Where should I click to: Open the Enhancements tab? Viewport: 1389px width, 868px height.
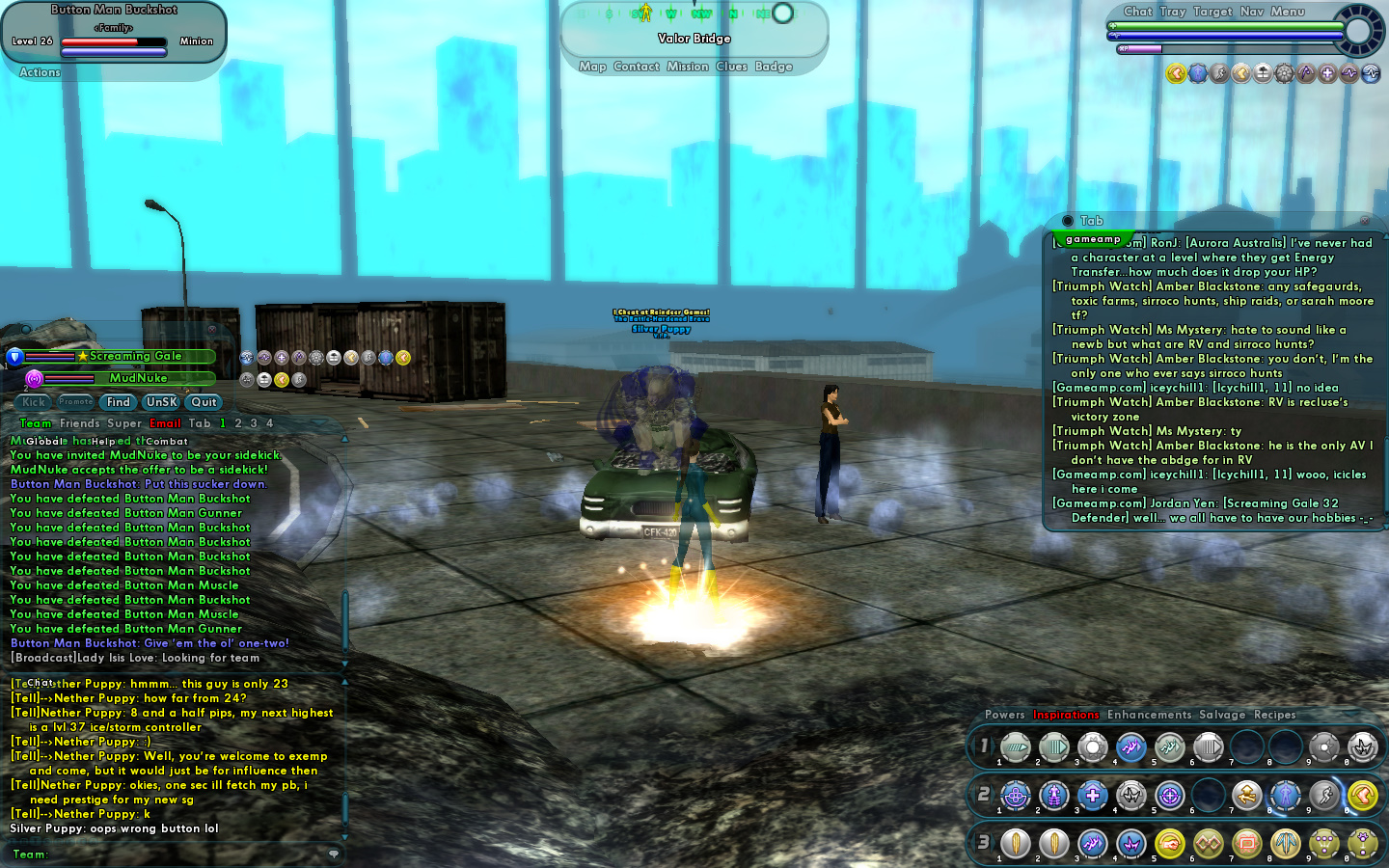click(x=1149, y=715)
